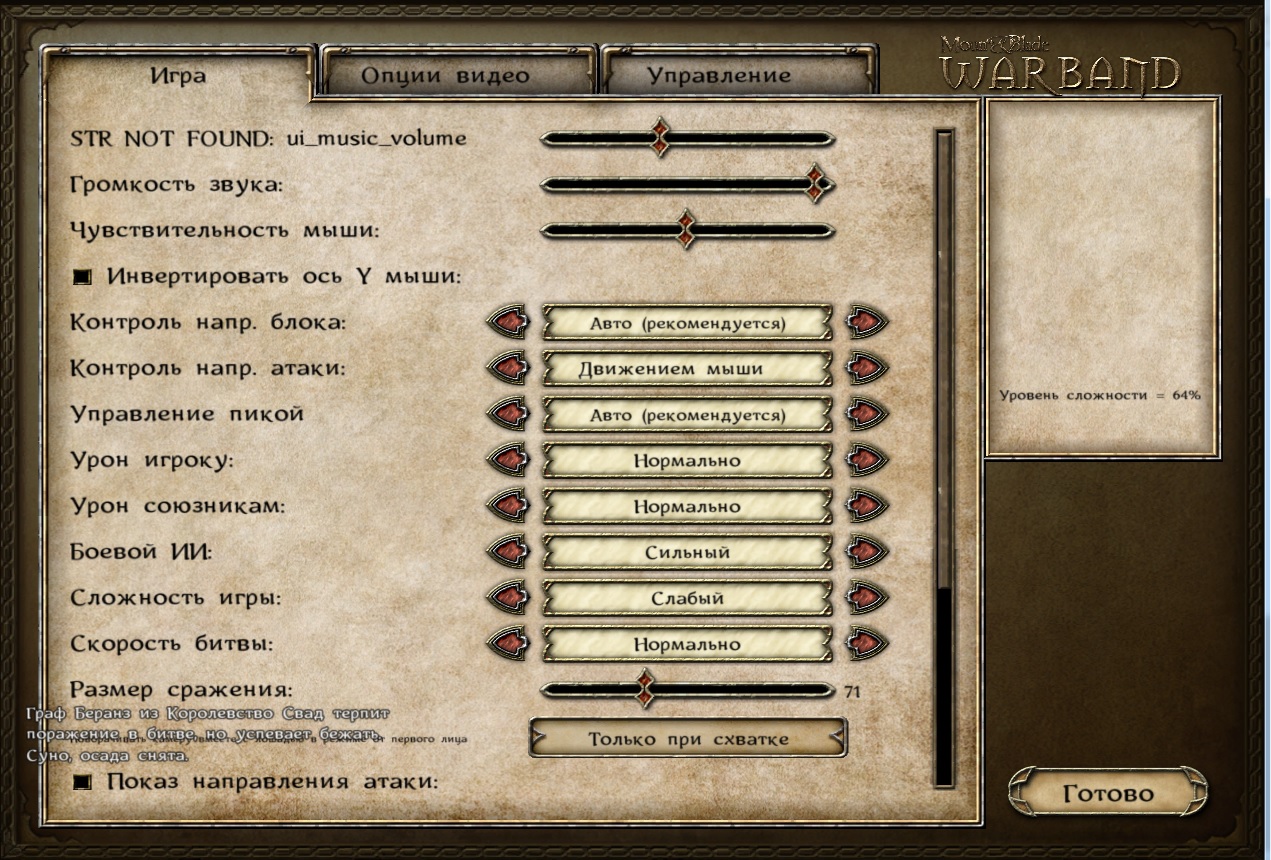Switch to the Опции видео tab
Viewport: 1271px width, 860px height.
pyautogui.click(x=446, y=75)
